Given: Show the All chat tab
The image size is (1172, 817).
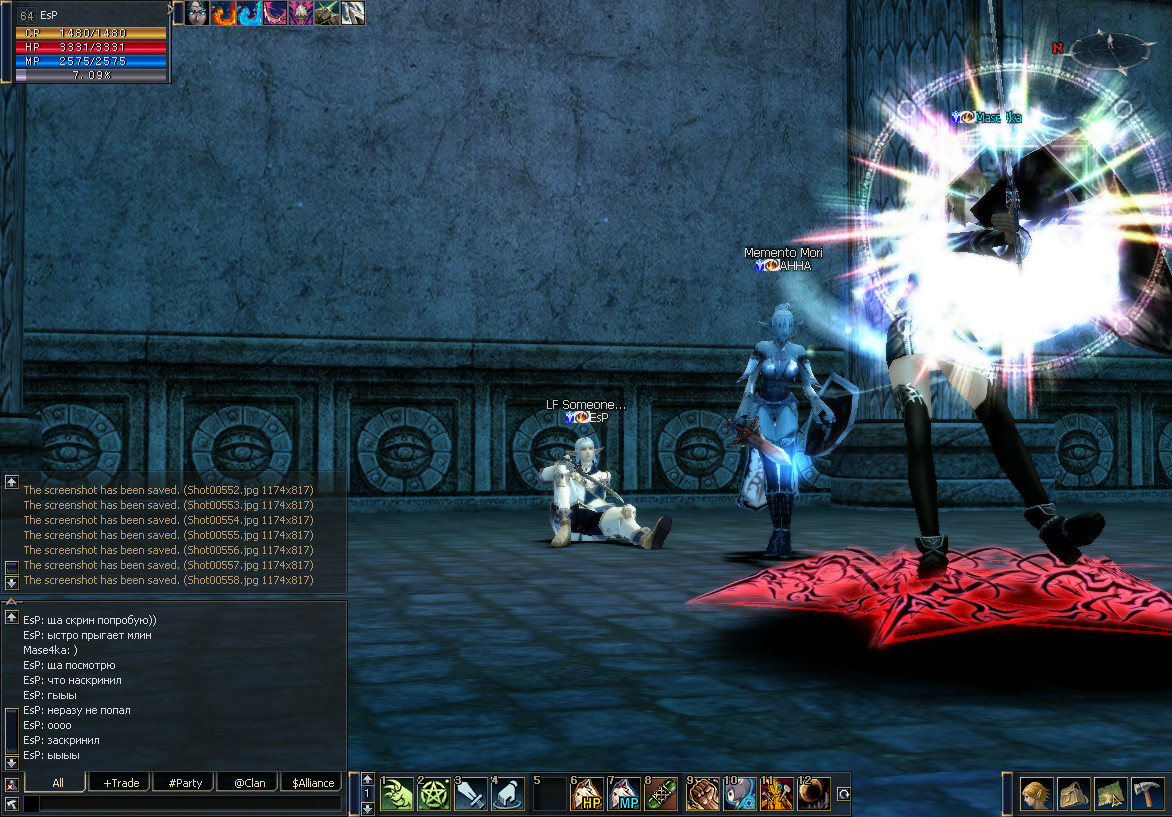Looking at the screenshot, I should tap(58, 782).
